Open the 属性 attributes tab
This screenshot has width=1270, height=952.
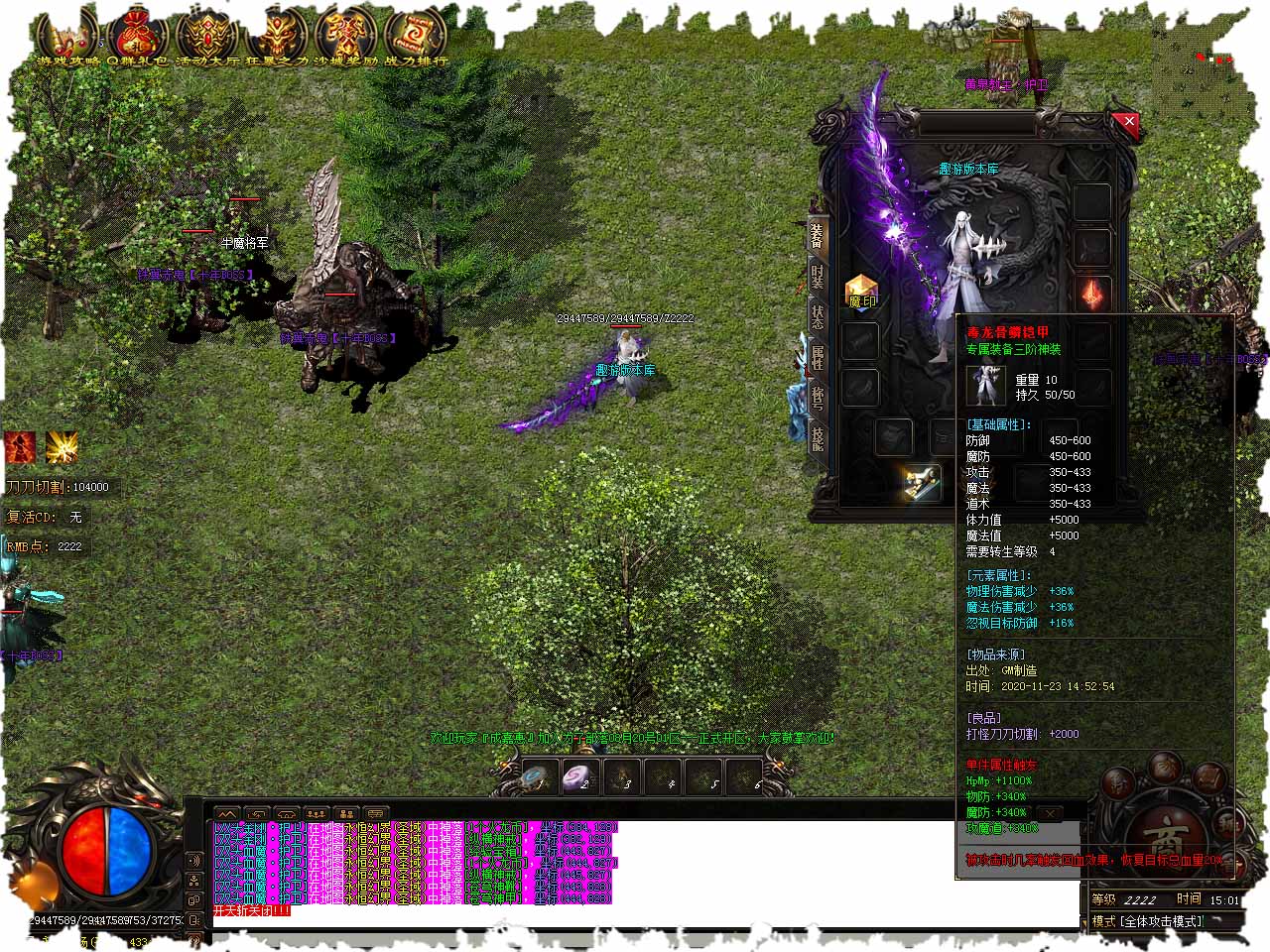tap(818, 357)
